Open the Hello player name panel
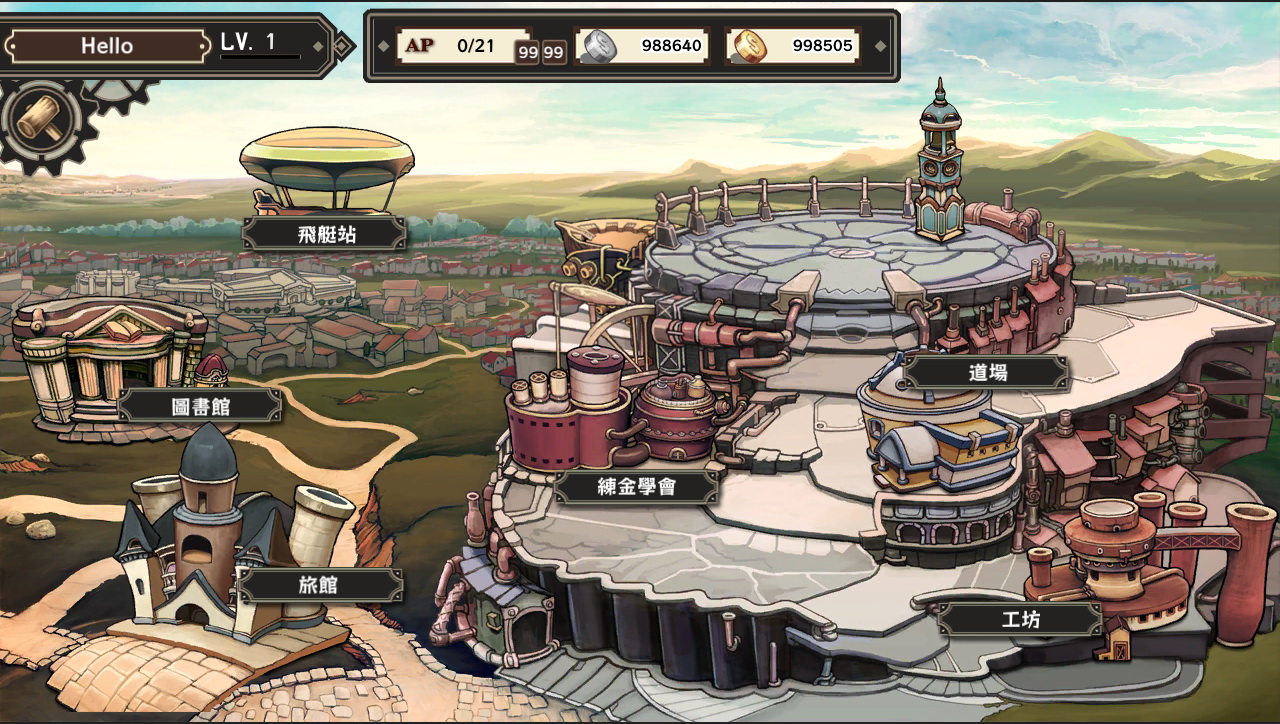 coord(108,46)
